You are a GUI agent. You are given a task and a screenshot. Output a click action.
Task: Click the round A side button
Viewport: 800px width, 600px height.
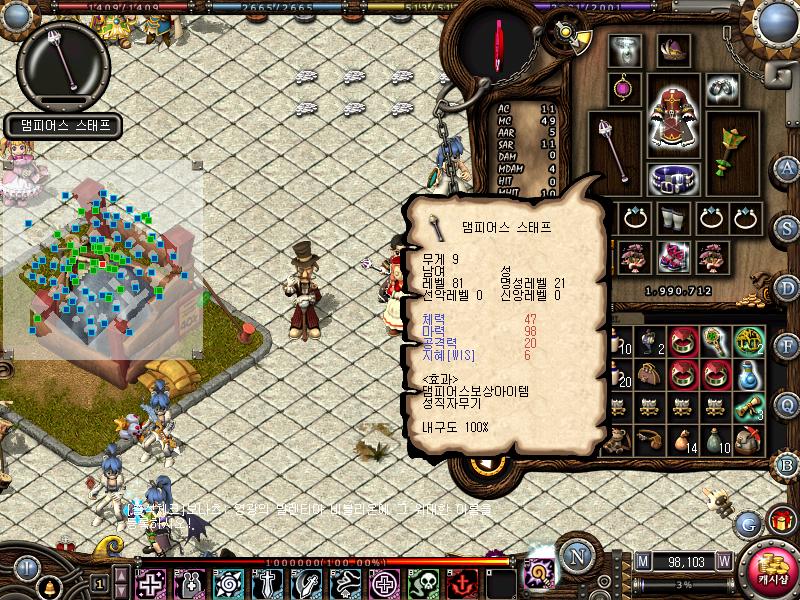785,167
